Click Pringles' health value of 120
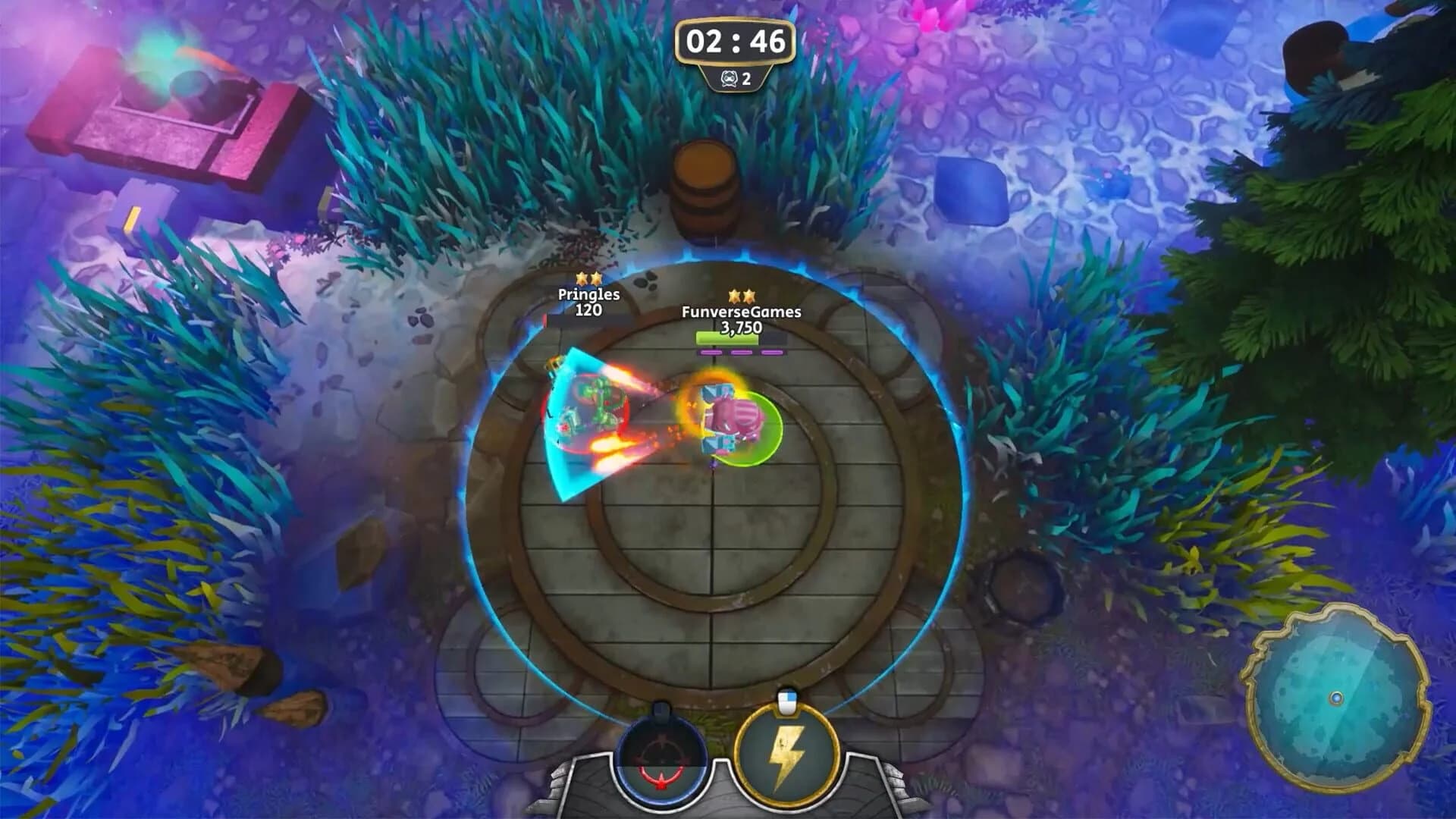Image resolution: width=1456 pixels, height=819 pixels. pos(591,310)
